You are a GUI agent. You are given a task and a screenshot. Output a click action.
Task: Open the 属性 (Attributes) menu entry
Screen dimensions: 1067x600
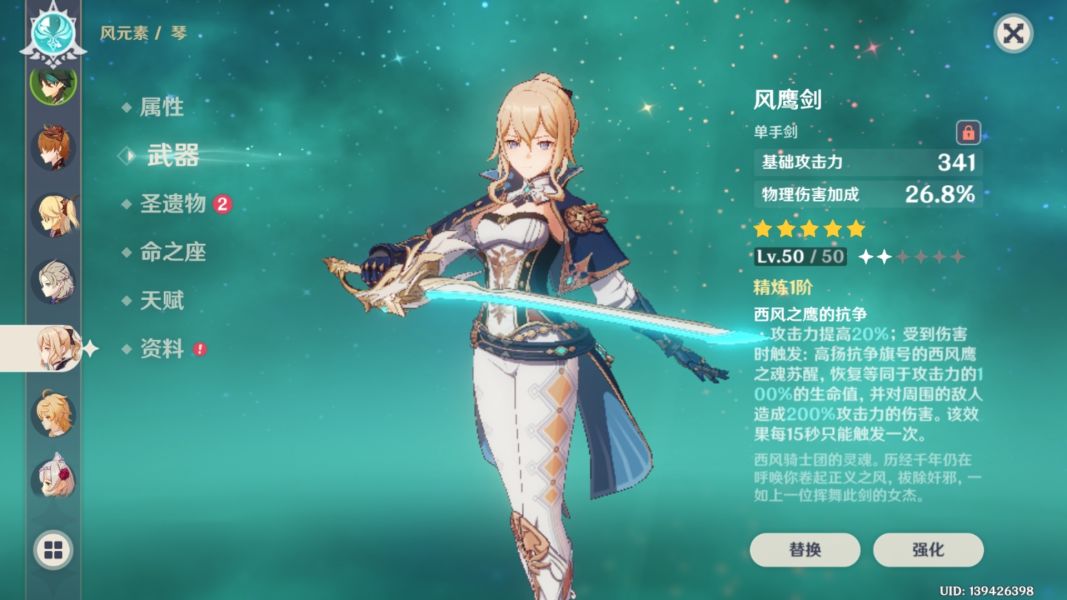161,107
